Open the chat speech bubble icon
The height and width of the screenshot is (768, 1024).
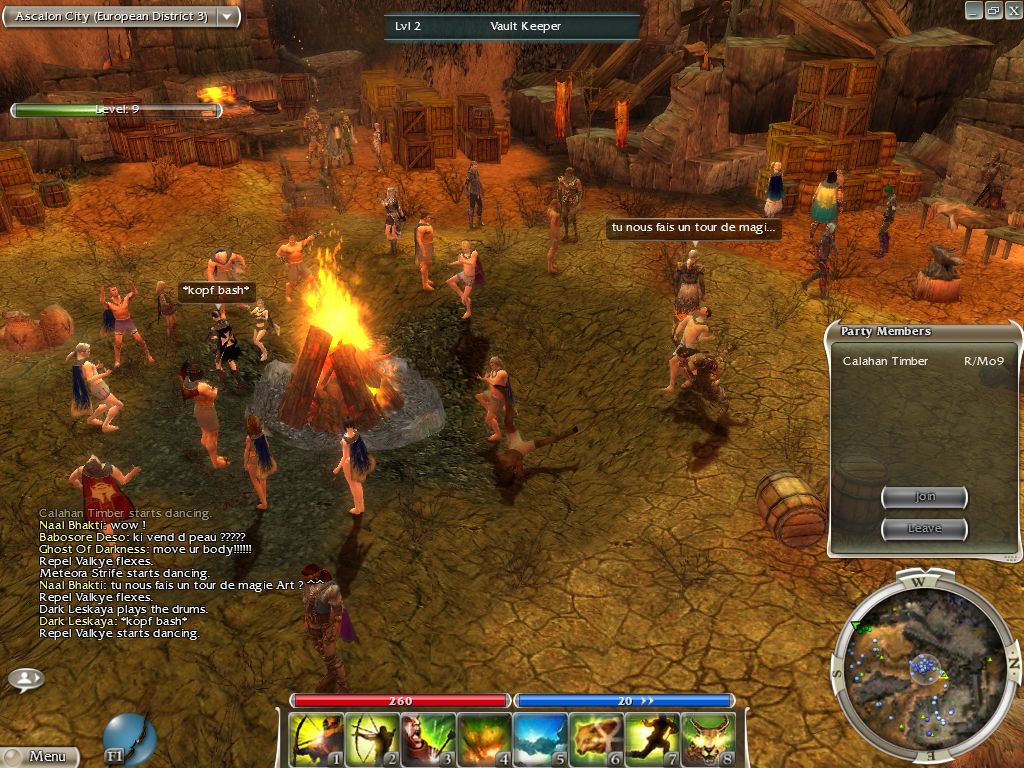coord(26,679)
